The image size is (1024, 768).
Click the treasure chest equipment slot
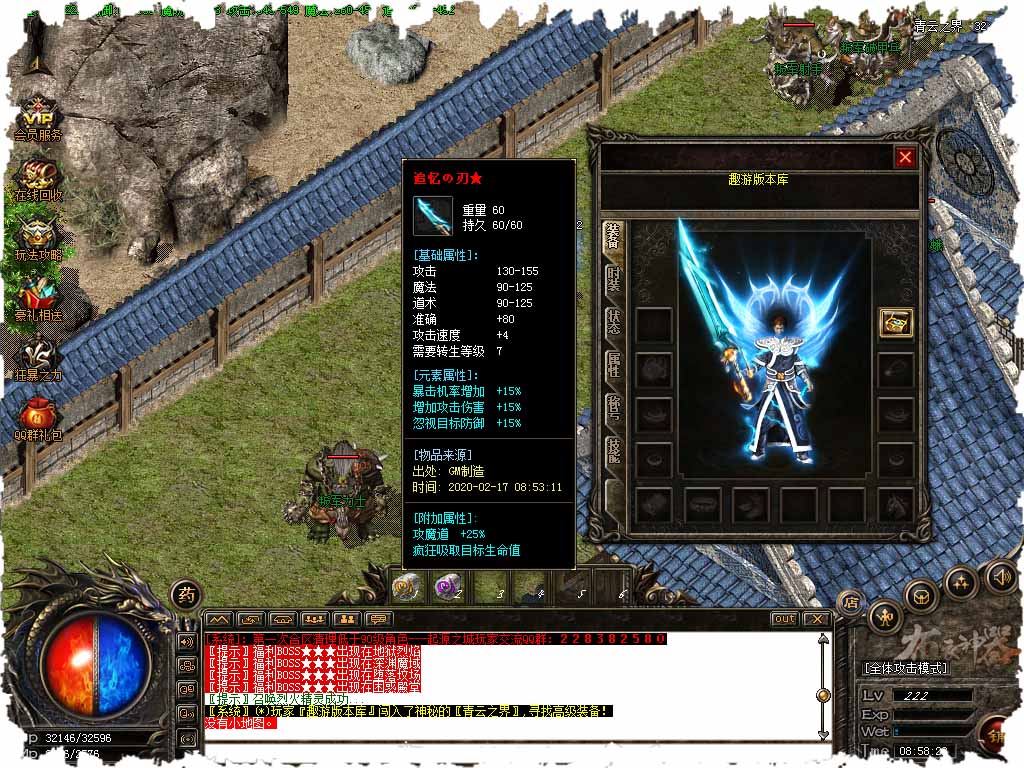coord(895,322)
